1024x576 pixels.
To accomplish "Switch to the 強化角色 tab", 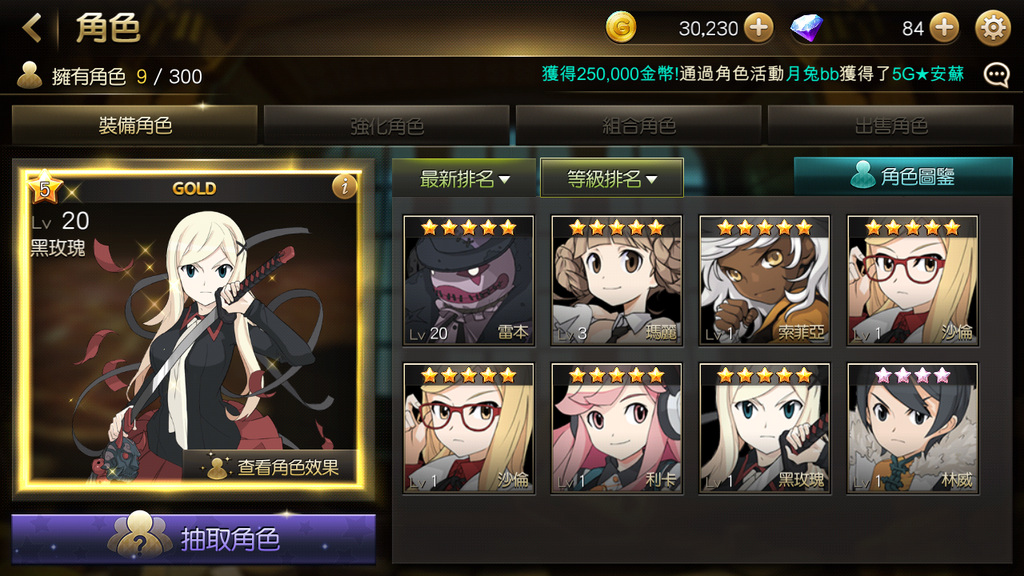I will 387,126.
